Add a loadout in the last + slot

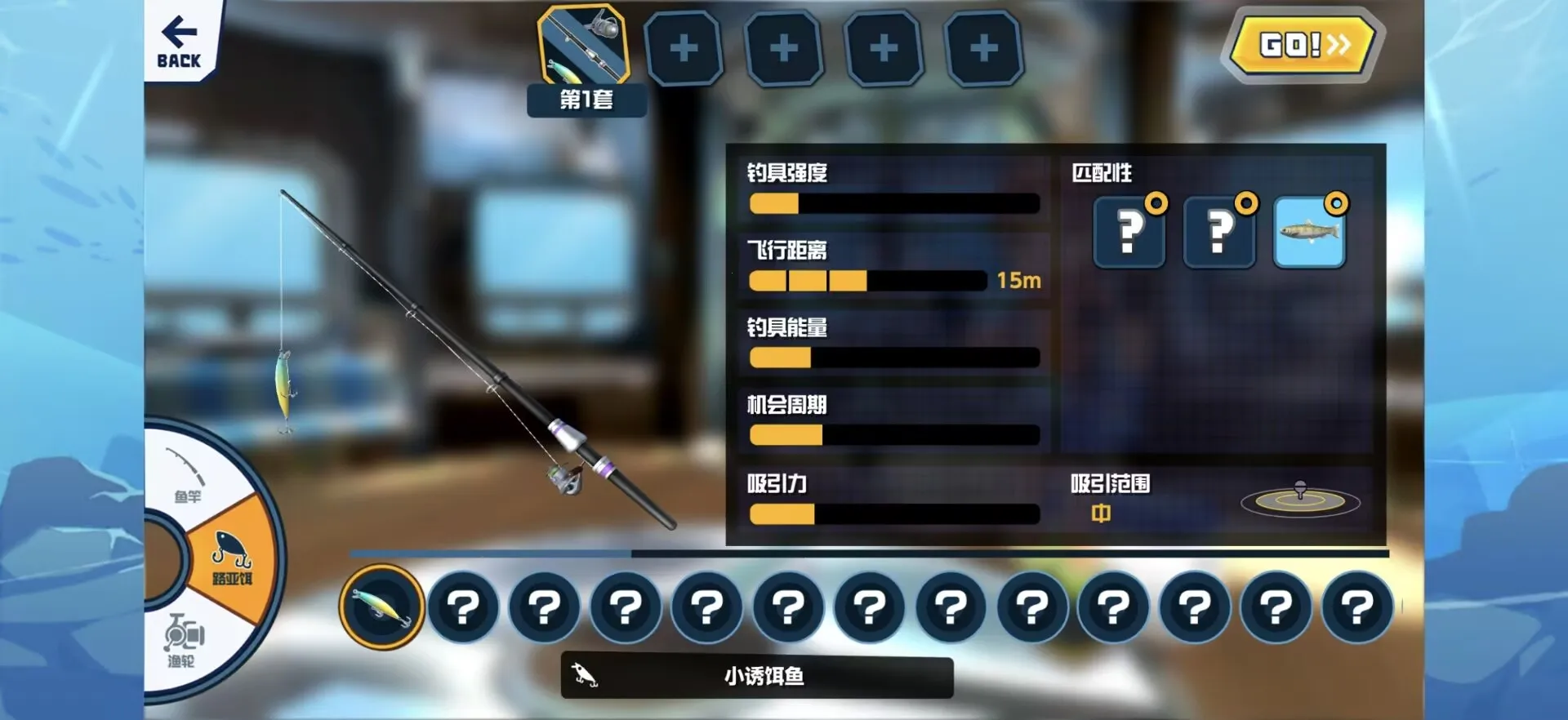click(982, 47)
